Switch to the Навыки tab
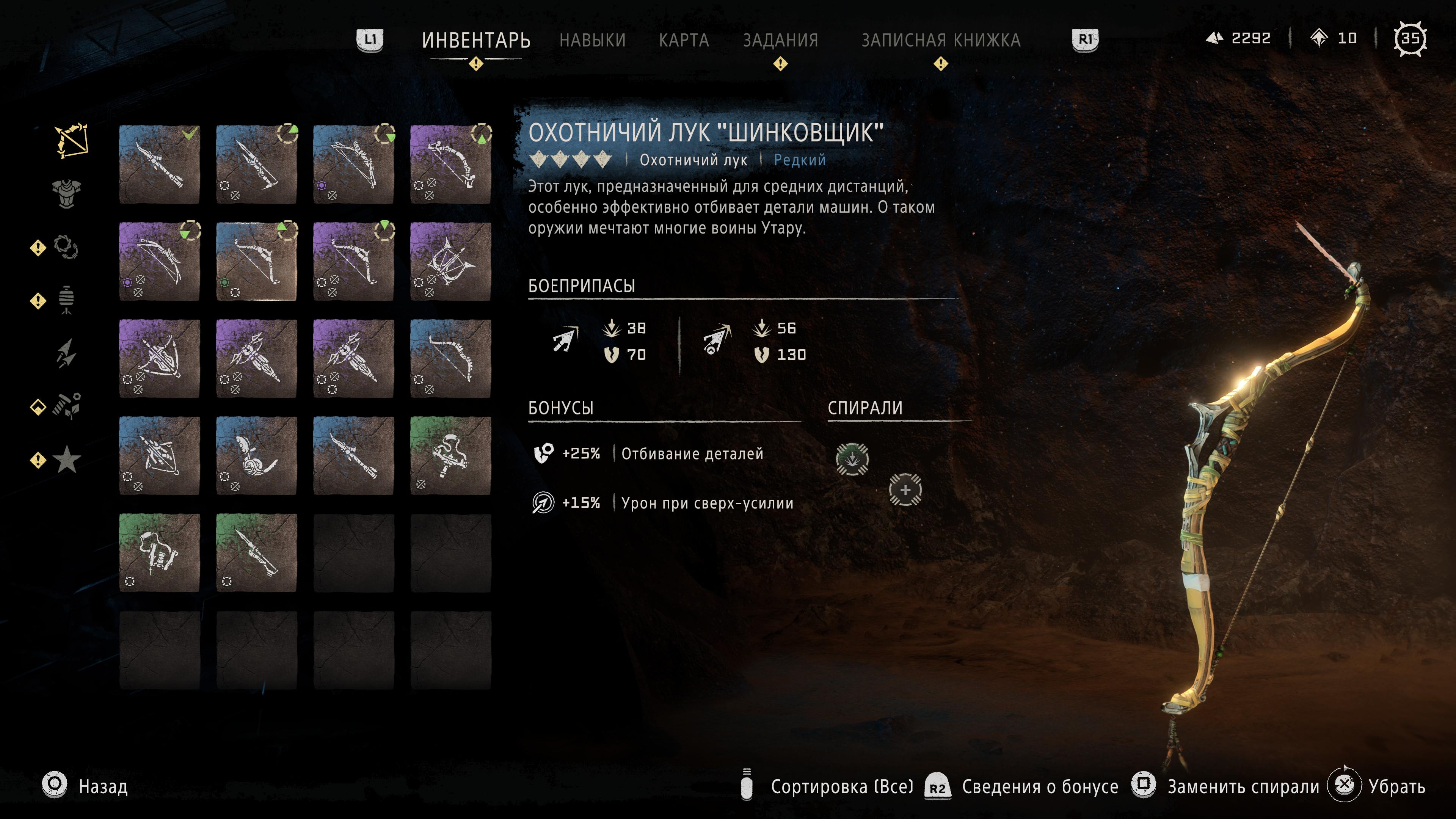The height and width of the screenshot is (819, 1456). point(592,40)
